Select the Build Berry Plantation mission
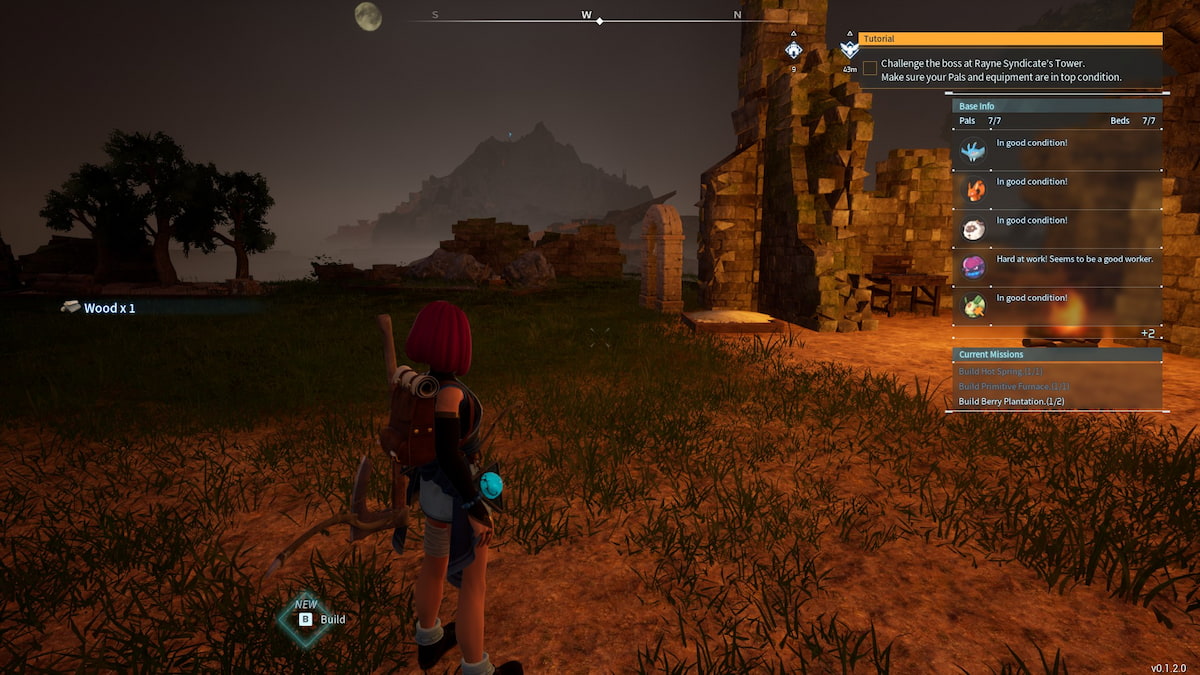 point(1011,401)
